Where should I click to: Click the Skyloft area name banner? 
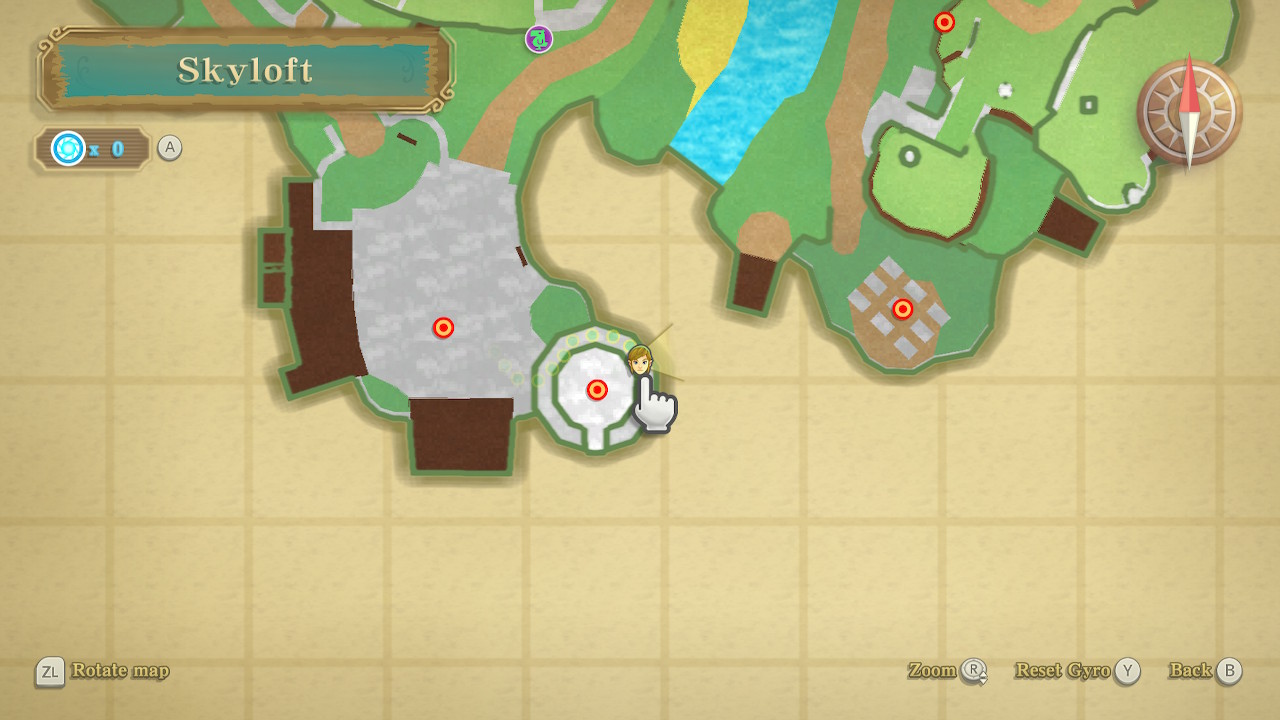(x=245, y=70)
